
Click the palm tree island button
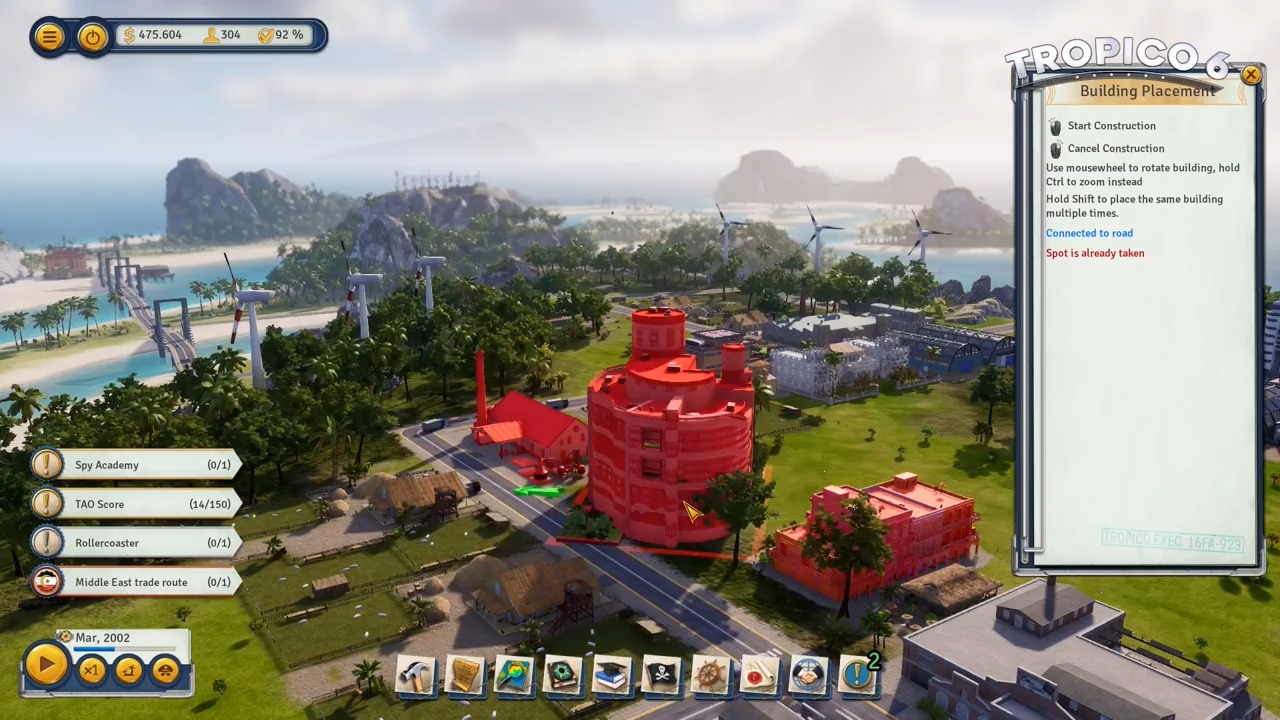pos(129,671)
